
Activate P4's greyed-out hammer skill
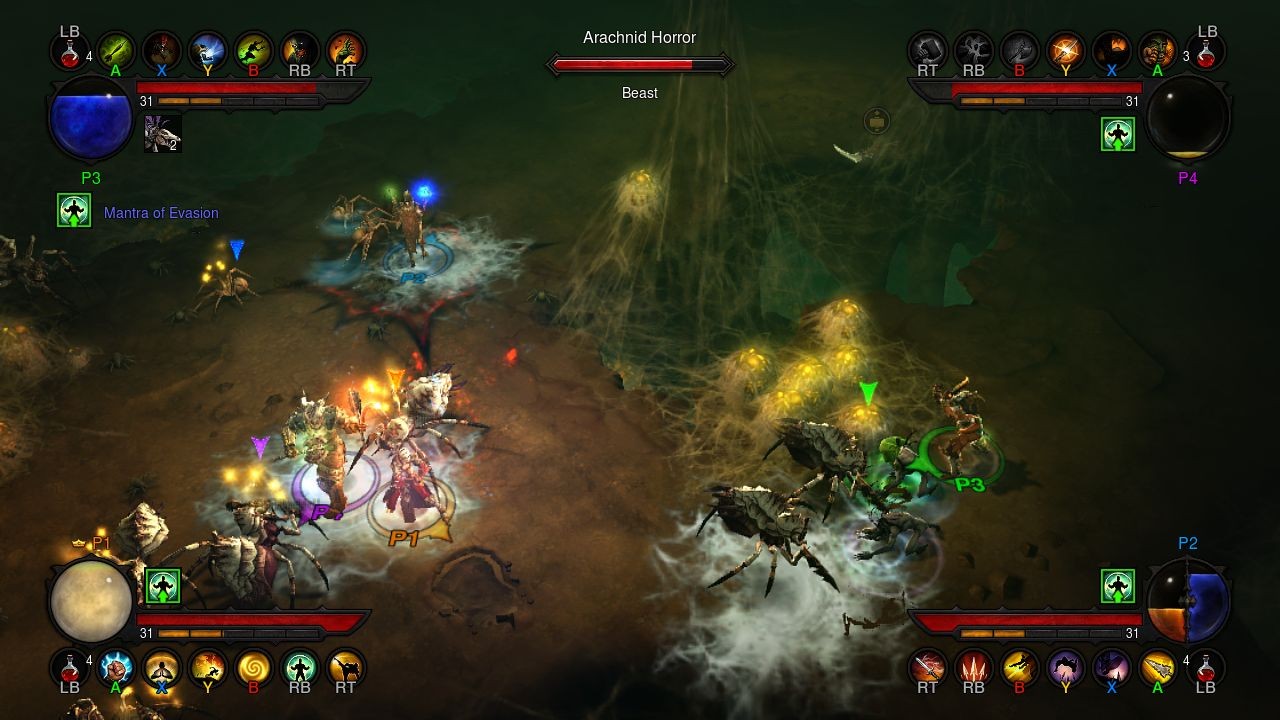[x=927, y=49]
